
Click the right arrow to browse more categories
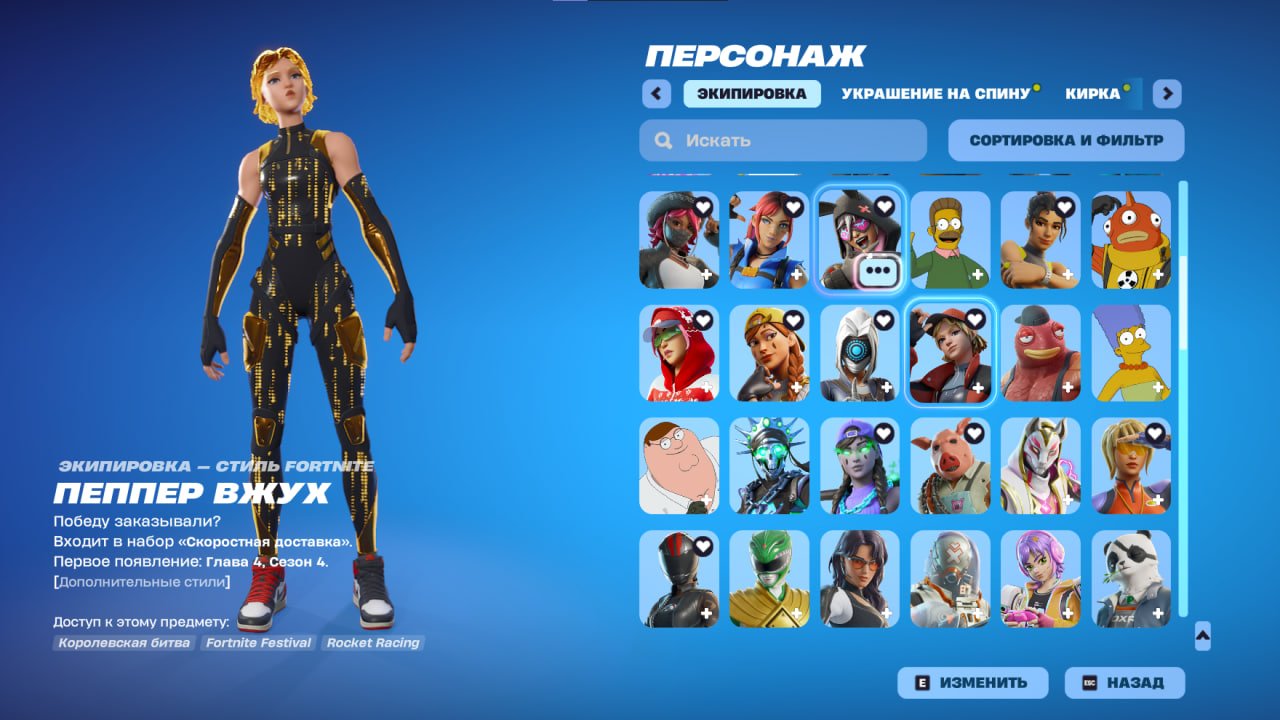(x=1166, y=92)
